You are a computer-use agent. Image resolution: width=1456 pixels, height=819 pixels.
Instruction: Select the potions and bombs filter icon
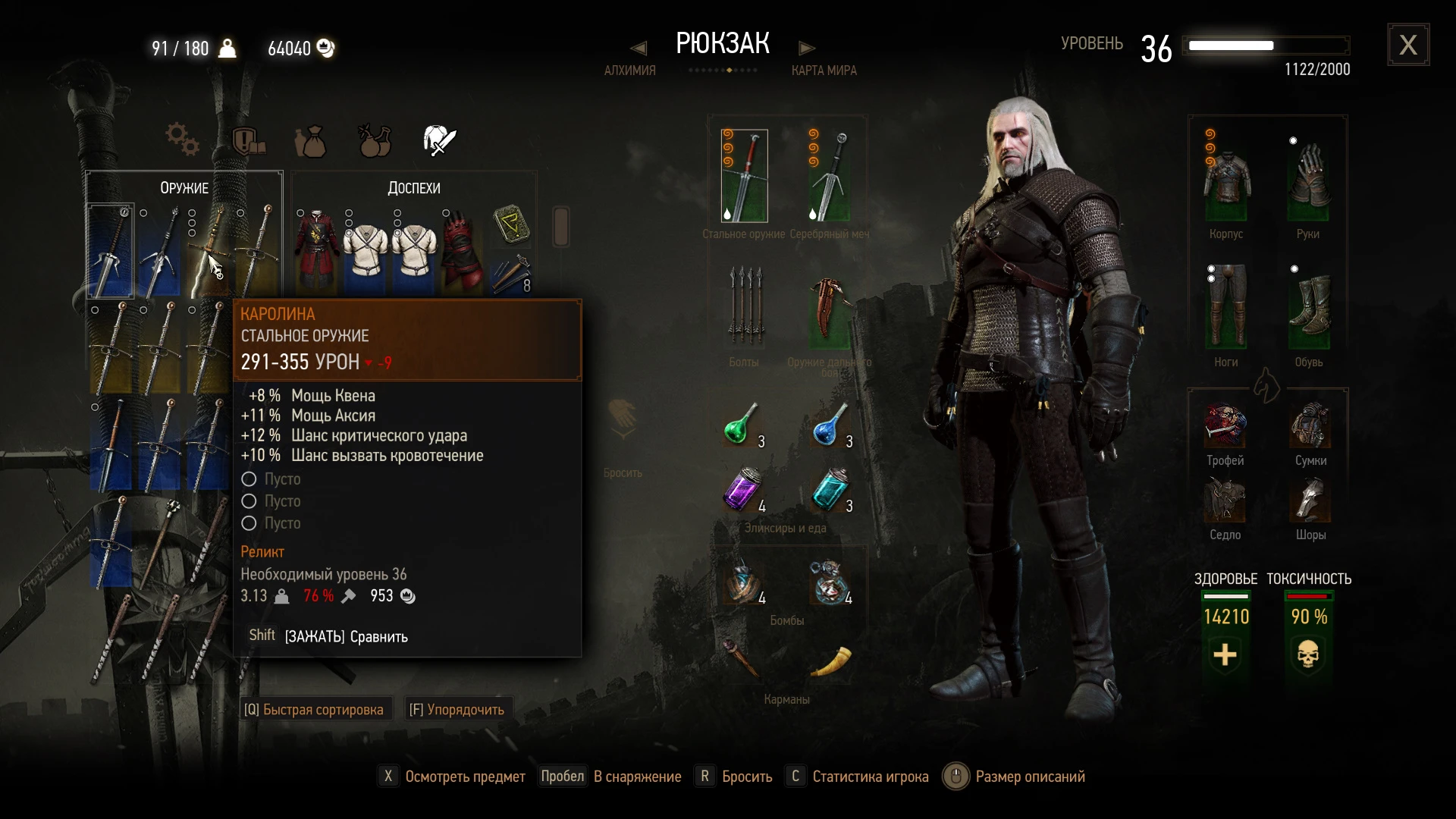pyautogui.click(x=374, y=140)
